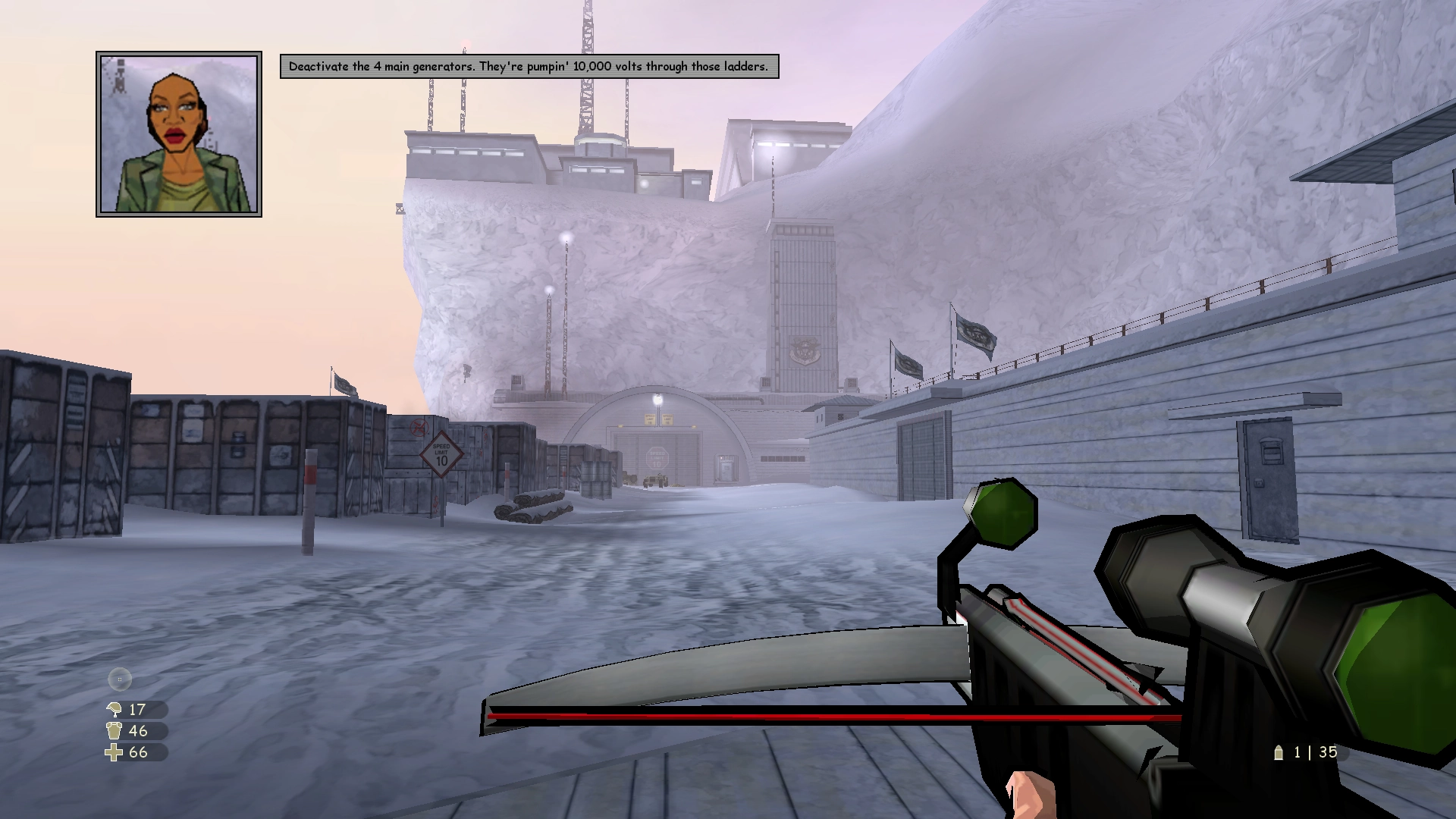Click the crosshair marker inside the radar circle
The image size is (1456, 819).
pos(118,679)
